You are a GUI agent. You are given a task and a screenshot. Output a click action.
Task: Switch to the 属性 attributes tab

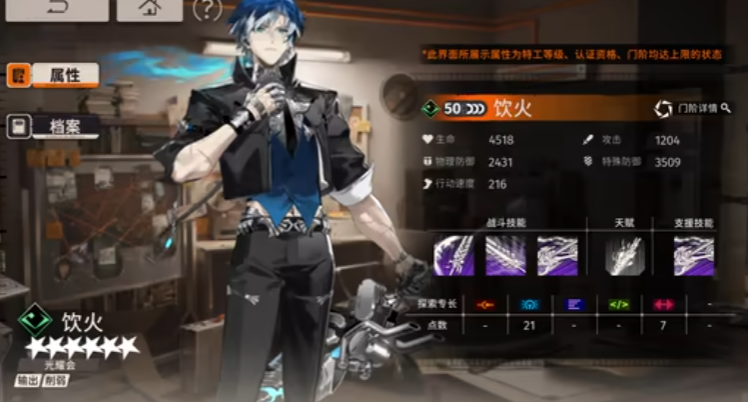point(54,75)
